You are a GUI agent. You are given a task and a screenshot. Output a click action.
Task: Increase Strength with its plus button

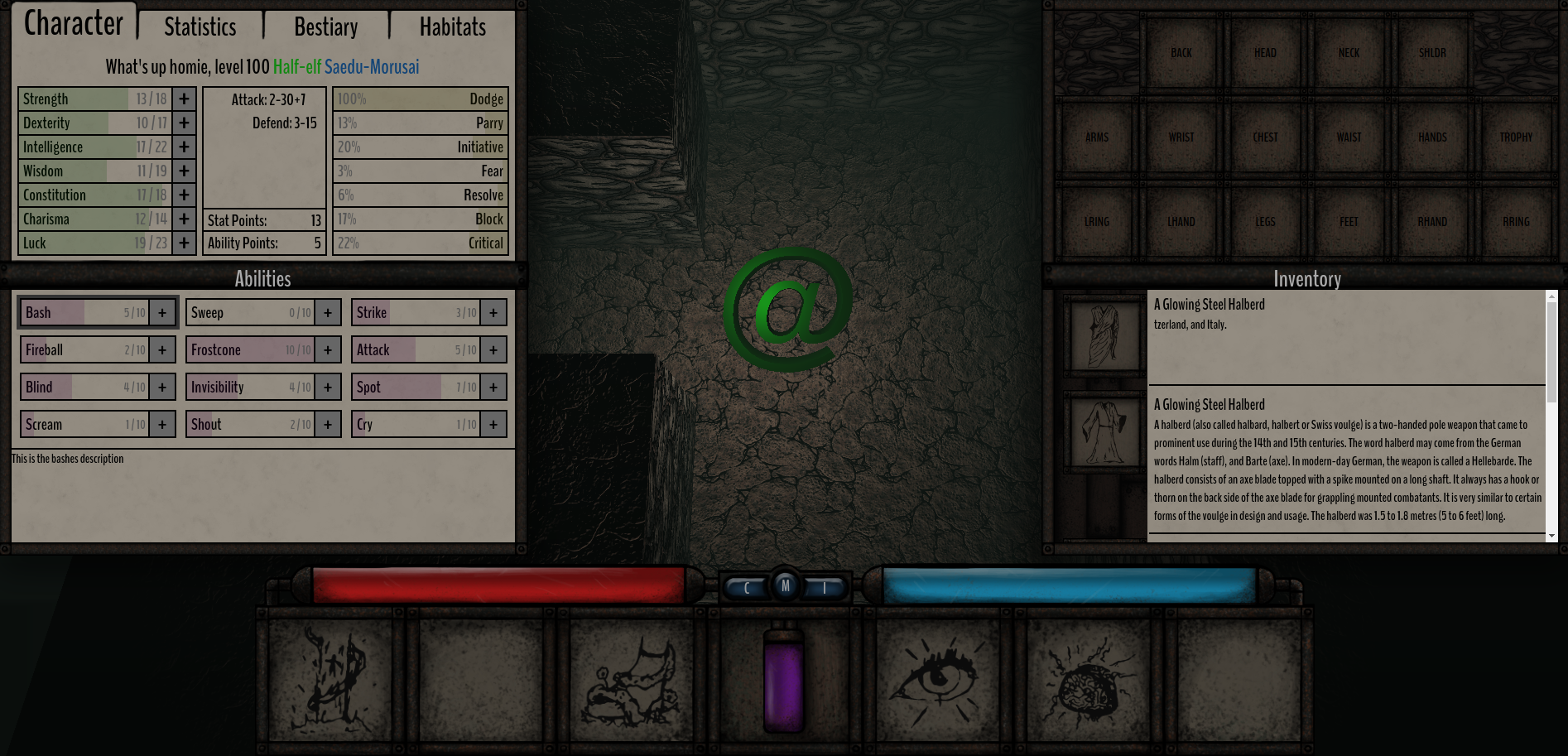click(184, 99)
